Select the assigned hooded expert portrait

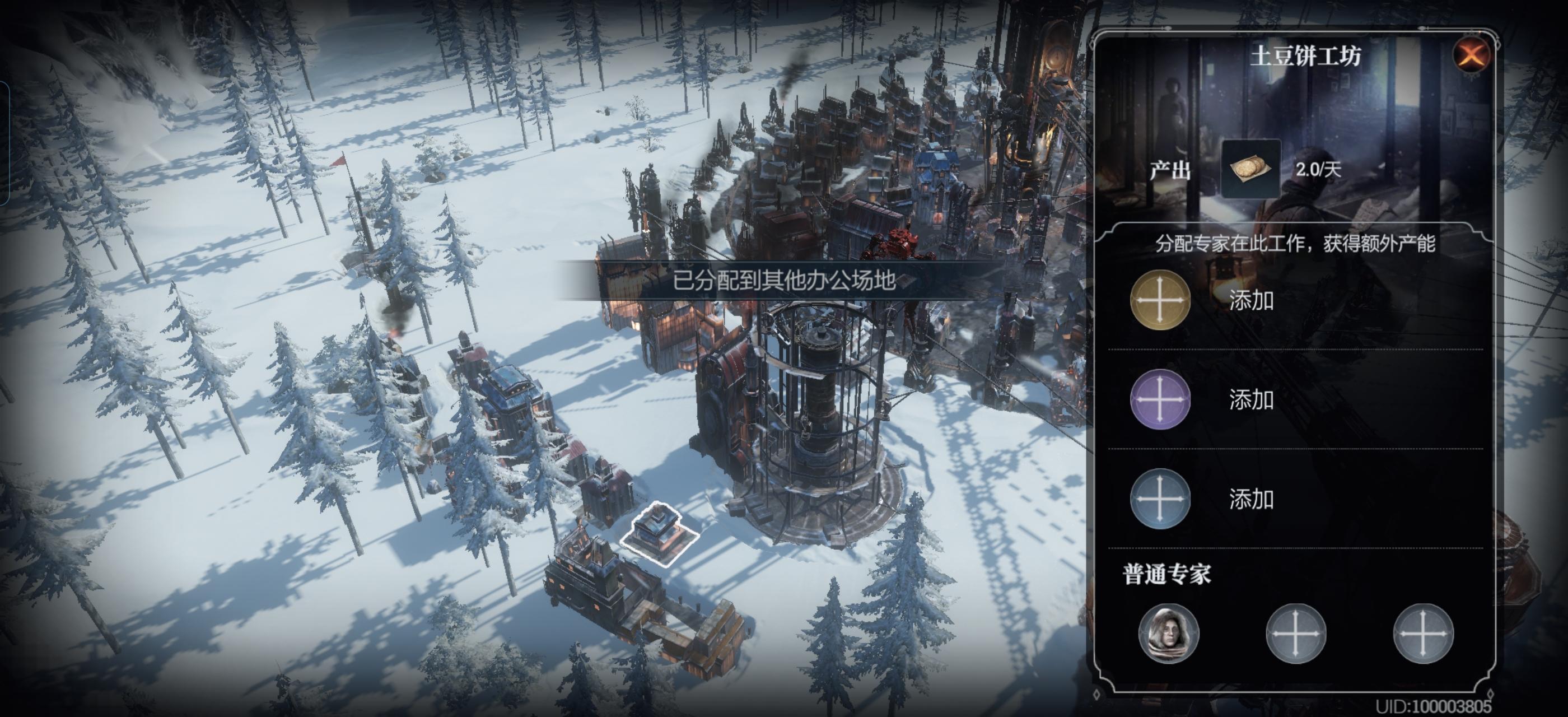pyautogui.click(x=1168, y=634)
